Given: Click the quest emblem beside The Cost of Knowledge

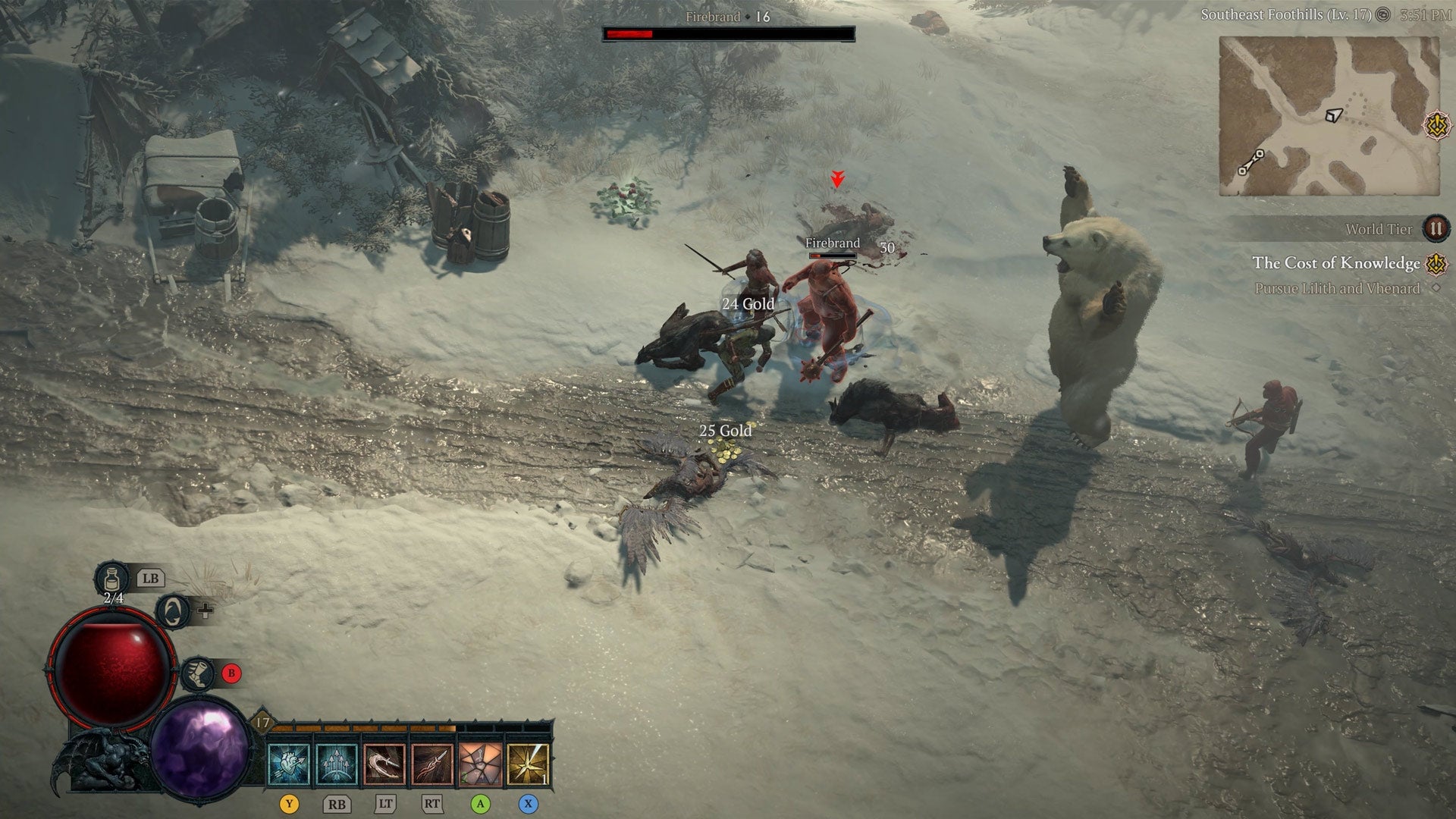Looking at the screenshot, I should click(1436, 264).
